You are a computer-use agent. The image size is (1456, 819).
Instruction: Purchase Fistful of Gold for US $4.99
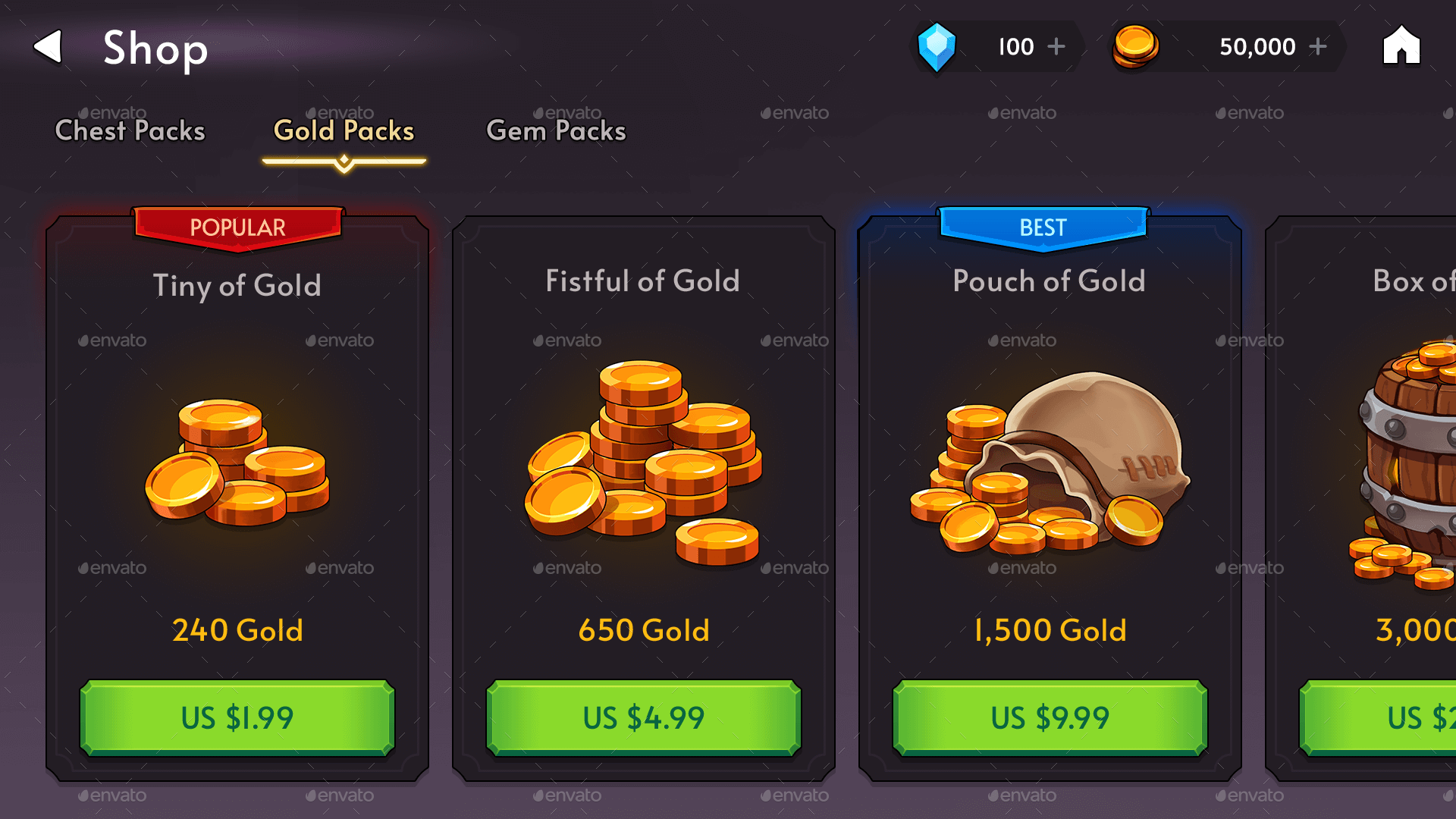[x=643, y=717]
